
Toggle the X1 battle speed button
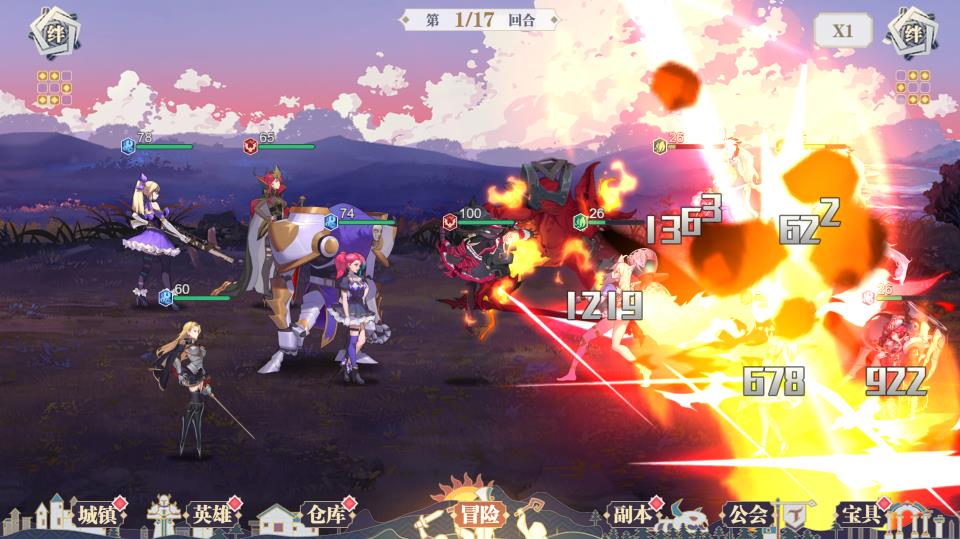click(843, 30)
